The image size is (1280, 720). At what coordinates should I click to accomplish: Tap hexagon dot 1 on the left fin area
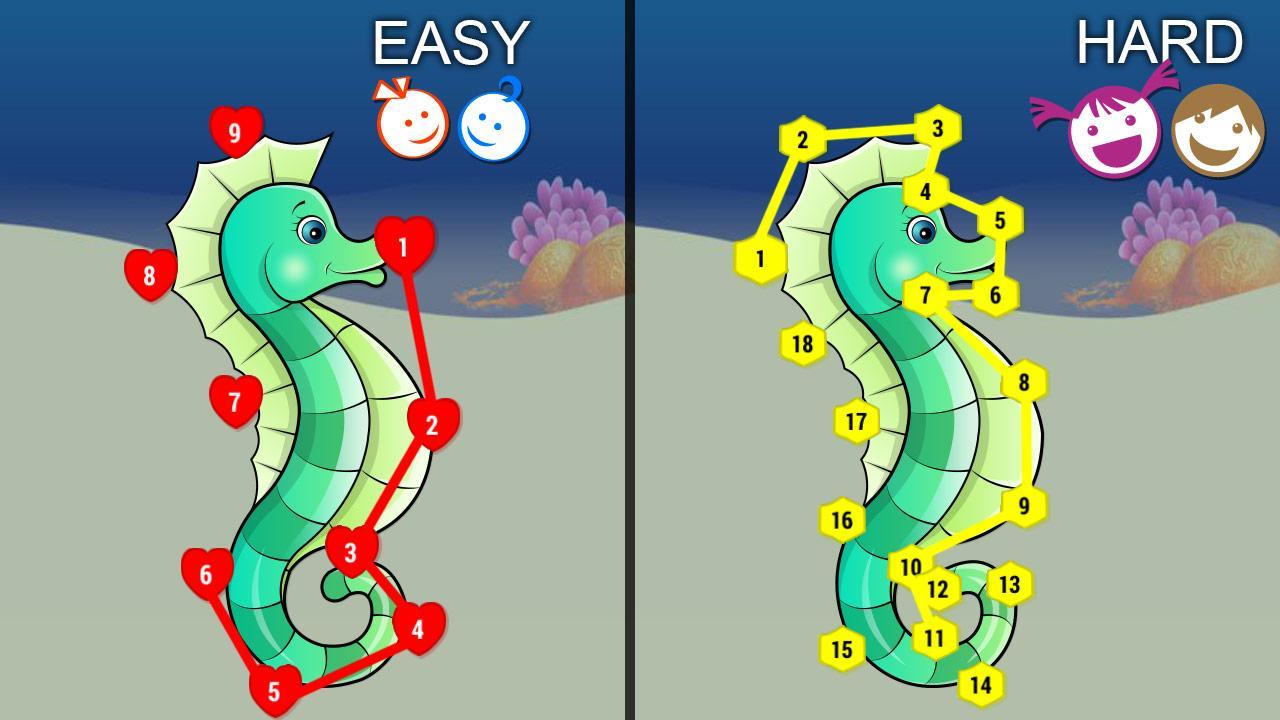pos(762,256)
